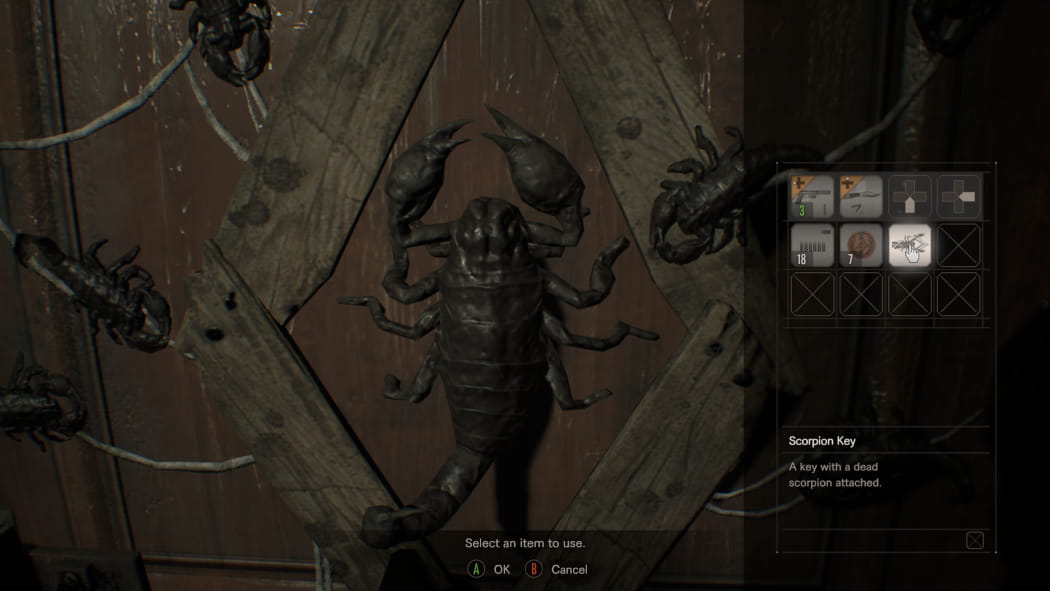Viewport: 1050px width, 591px height.
Task: Select the handgun in the inventory
Action: pyautogui.click(x=810, y=196)
